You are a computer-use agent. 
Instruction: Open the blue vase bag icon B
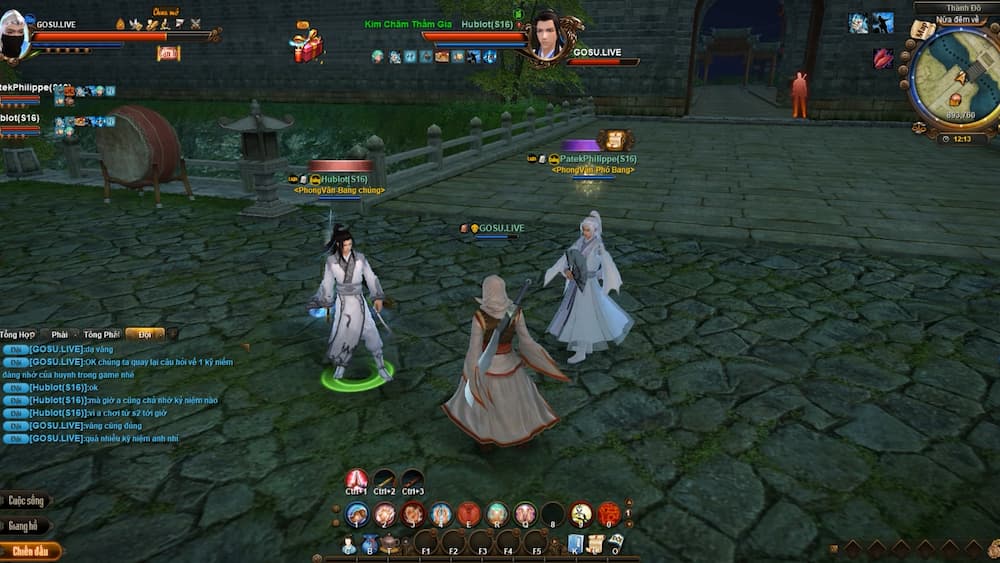(370, 544)
